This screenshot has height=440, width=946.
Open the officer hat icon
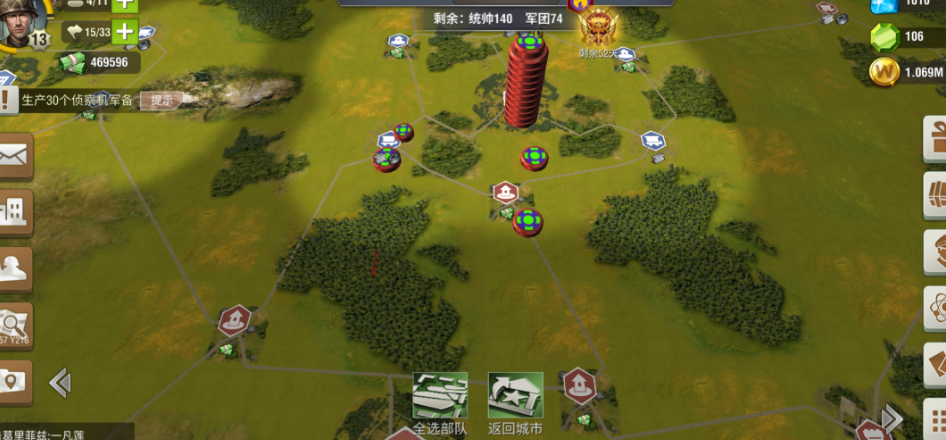pos(15,267)
